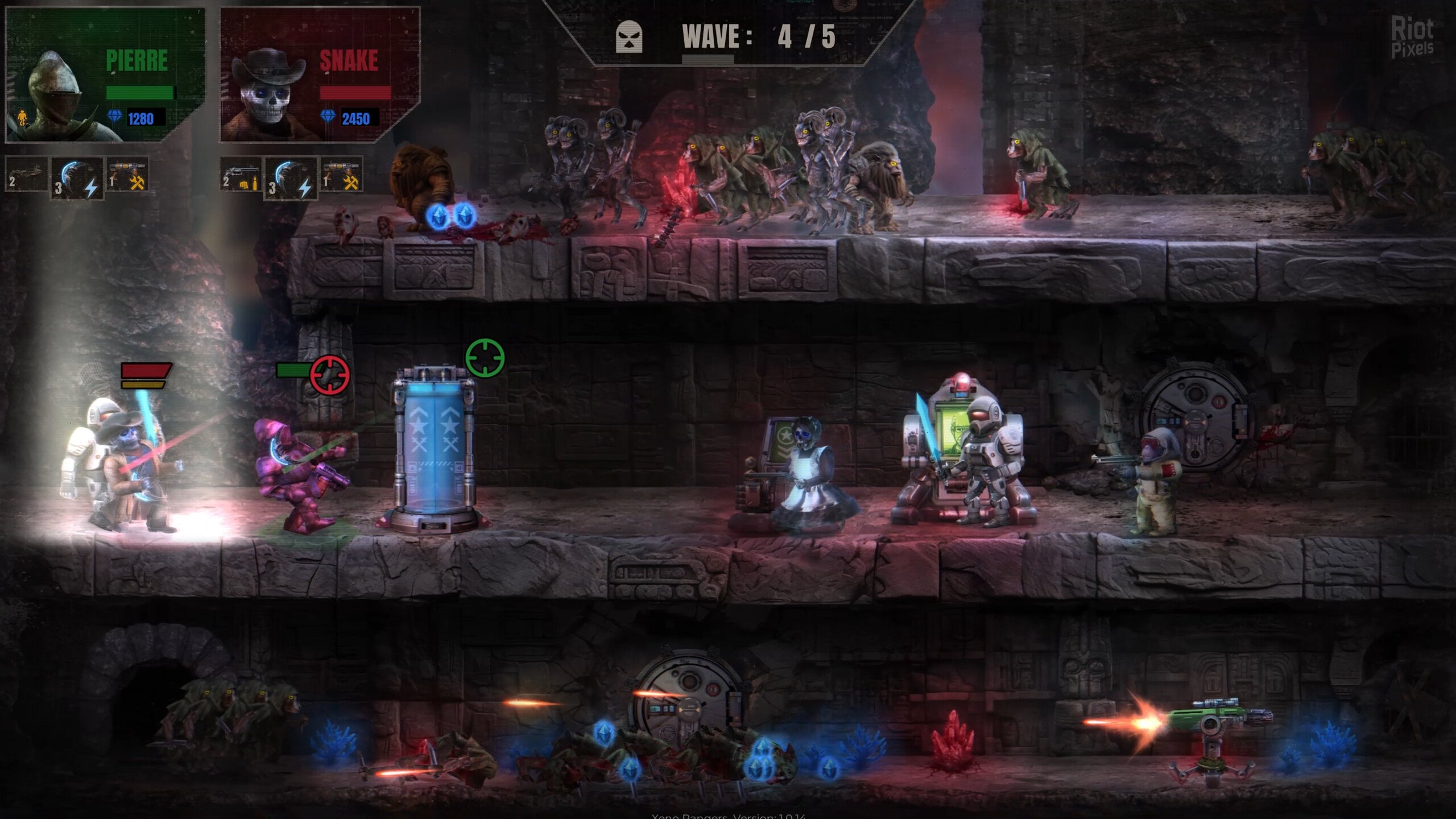Click the red crosshair target marker
This screenshot has width=1456, height=819.
[330, 374]
